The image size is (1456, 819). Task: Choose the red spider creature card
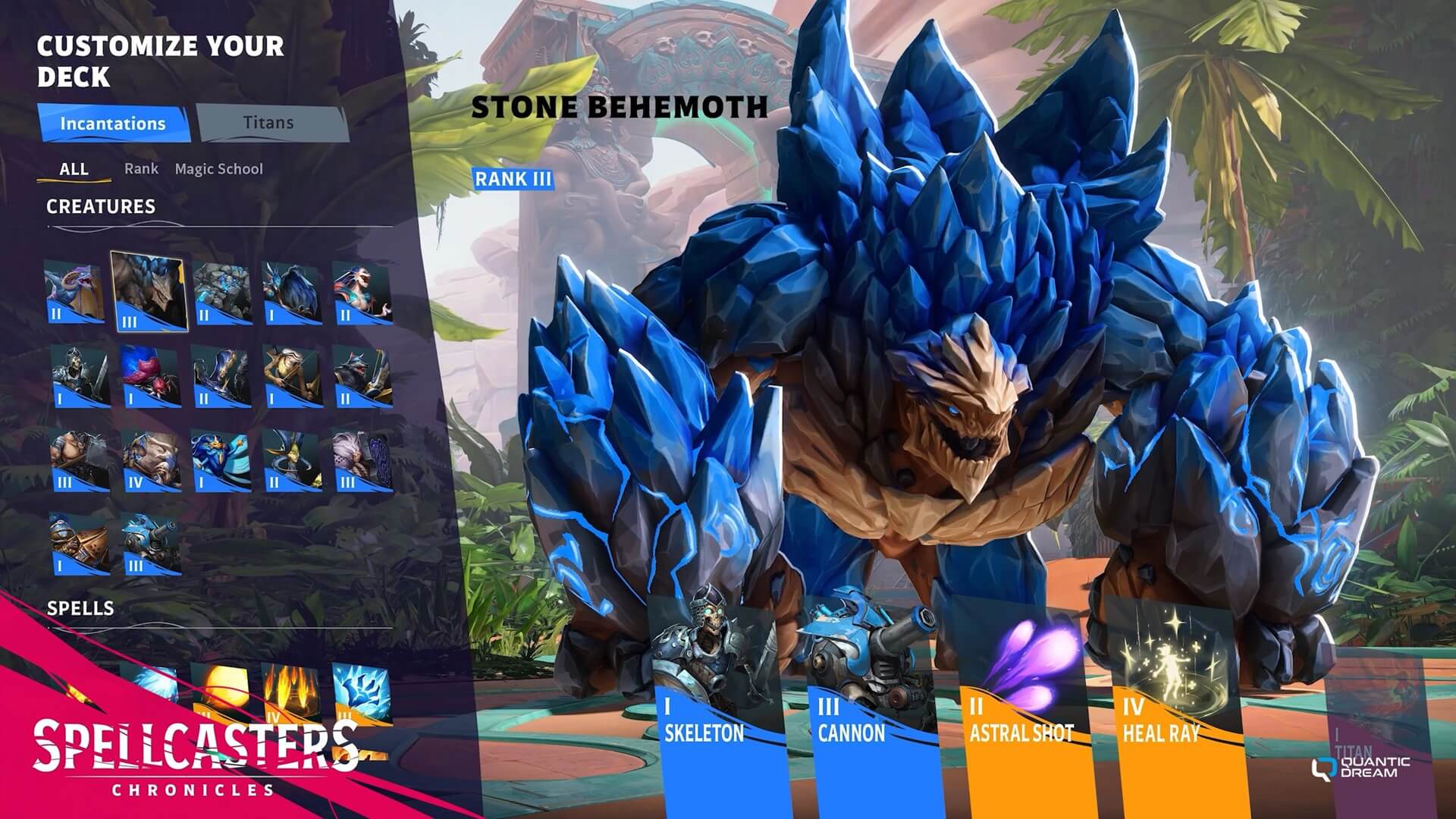[x=149, y=377]
